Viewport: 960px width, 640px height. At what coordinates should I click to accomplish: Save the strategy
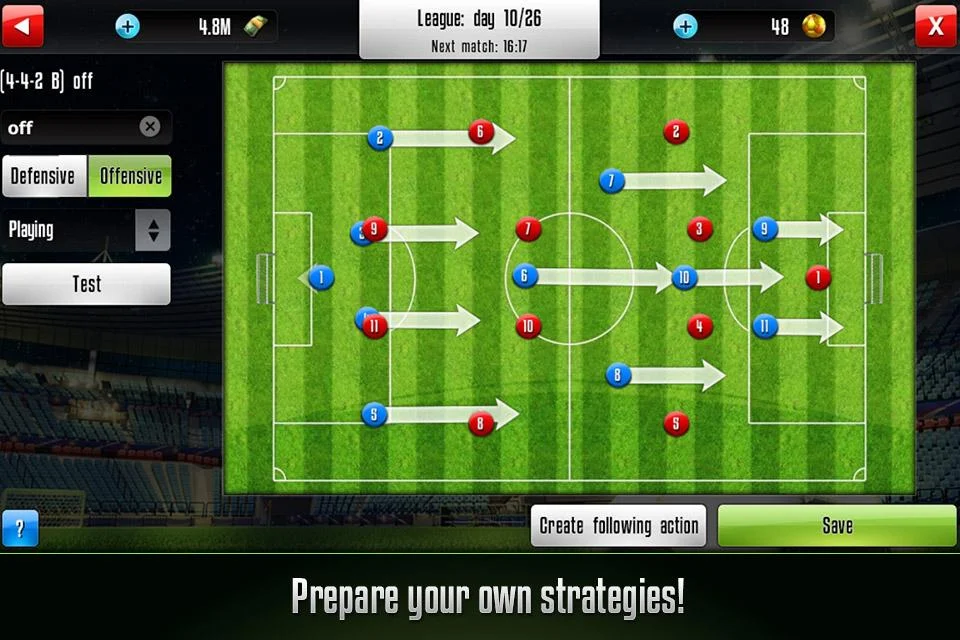coord(837,526)
